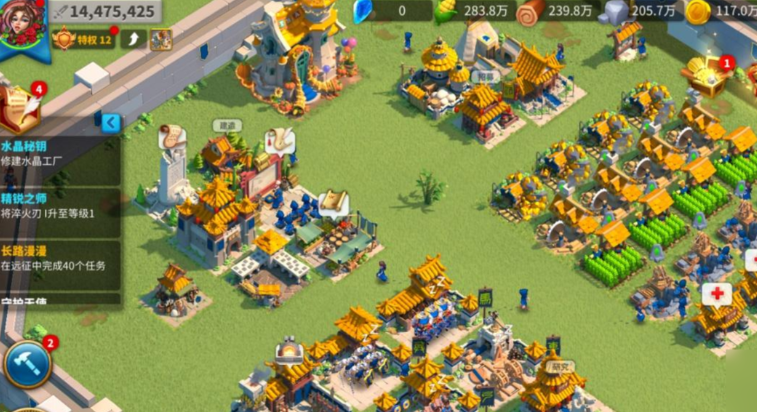
Task: Tap the 建造 label above the builder hut
Action: [228, 126]
